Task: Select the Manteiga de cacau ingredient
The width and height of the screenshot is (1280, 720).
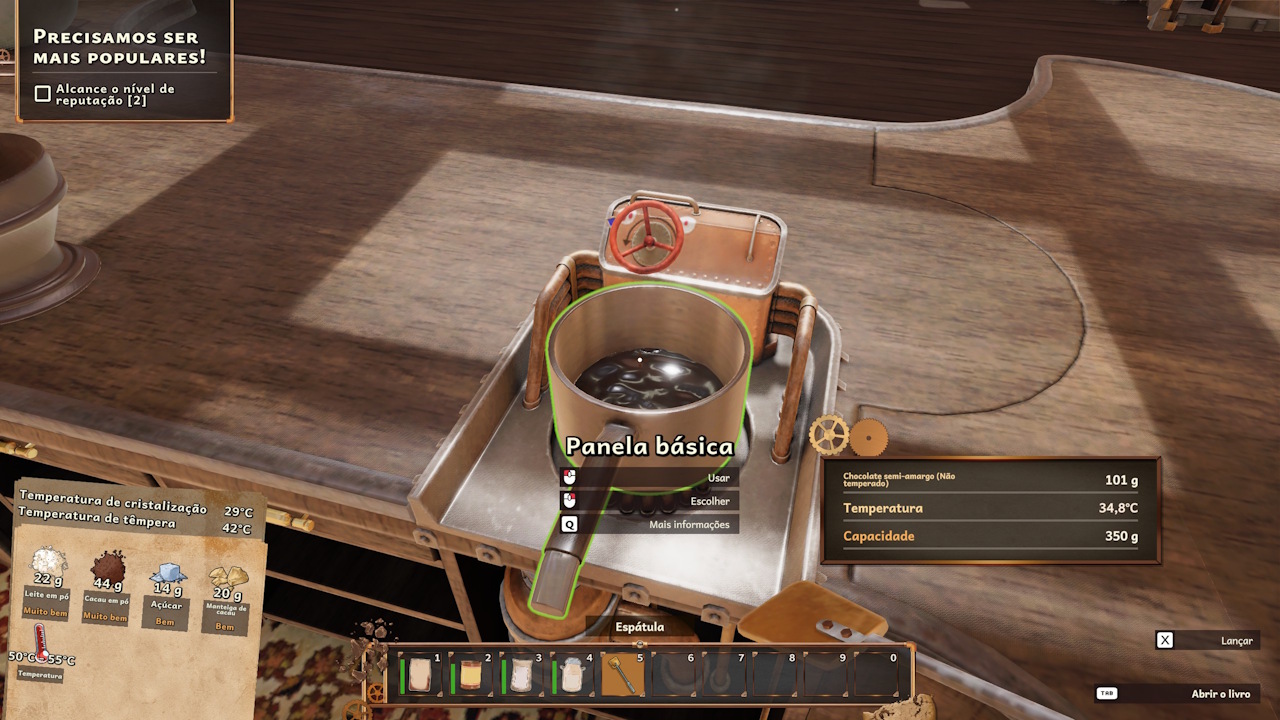Action: [x=226, y=580]
